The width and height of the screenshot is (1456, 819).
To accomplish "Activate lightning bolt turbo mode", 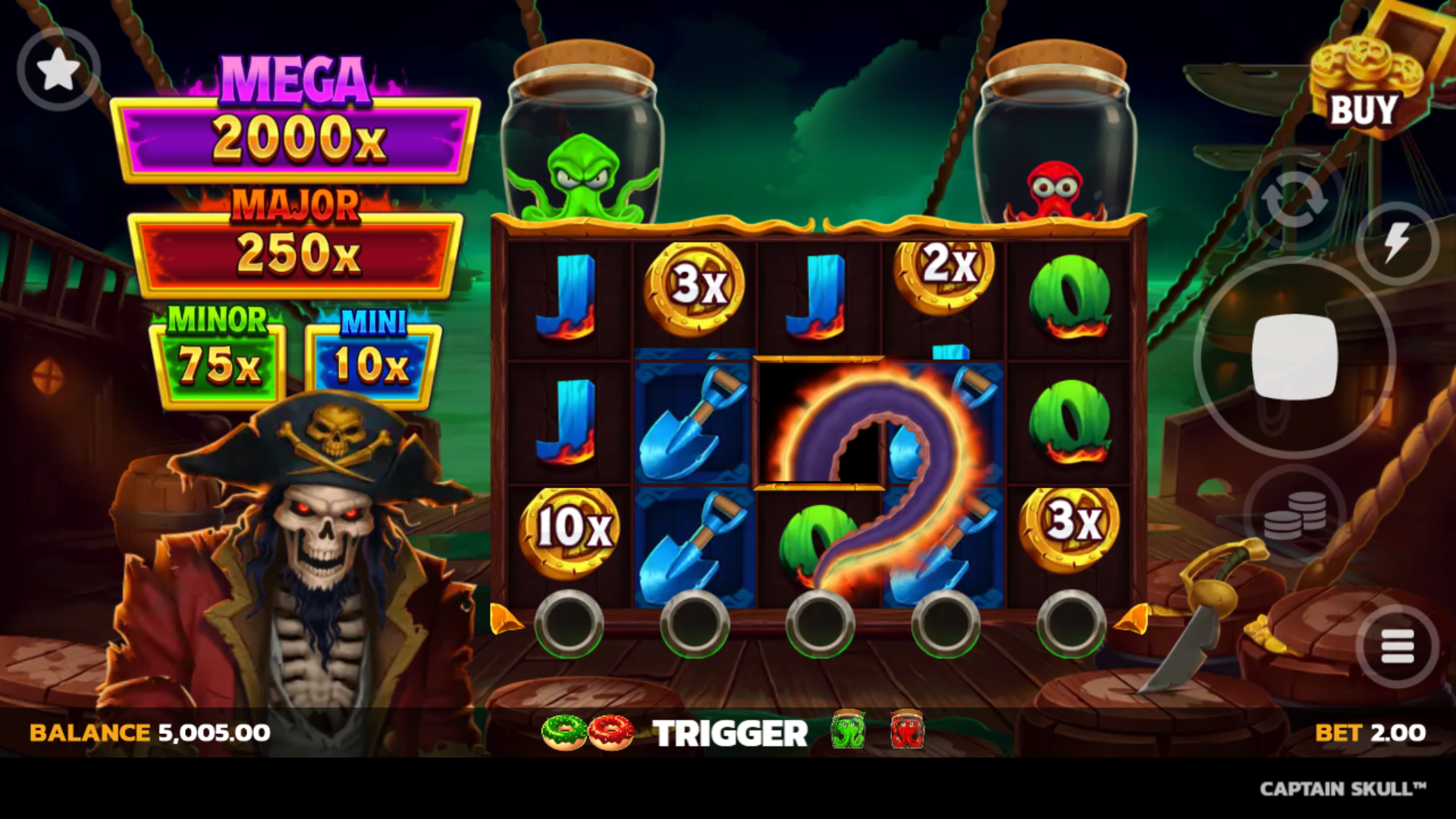I will [1396, 243].
